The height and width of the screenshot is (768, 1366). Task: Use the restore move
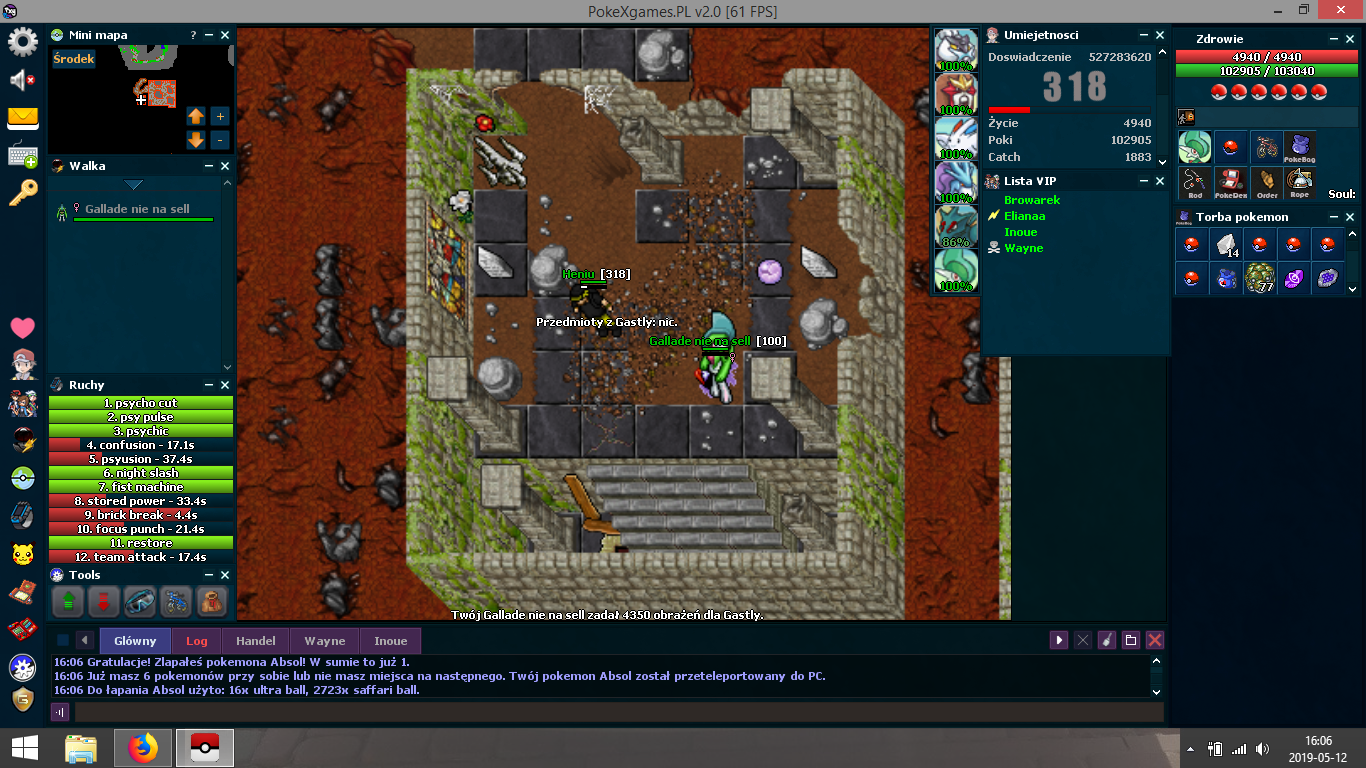pos(141,543)
